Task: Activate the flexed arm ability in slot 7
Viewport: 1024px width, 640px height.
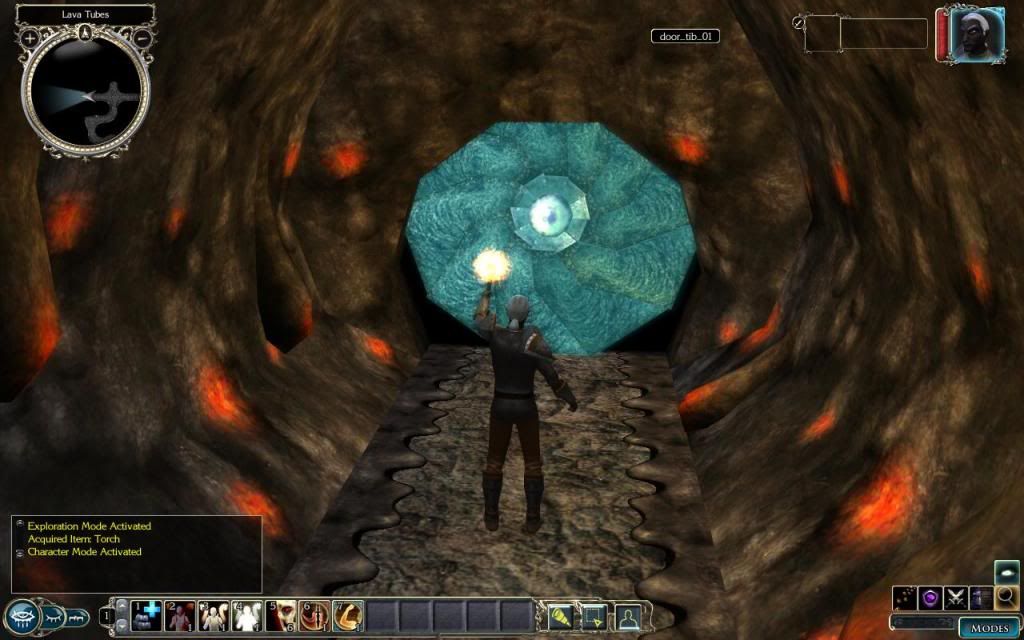Action: (x=347, y=616)
